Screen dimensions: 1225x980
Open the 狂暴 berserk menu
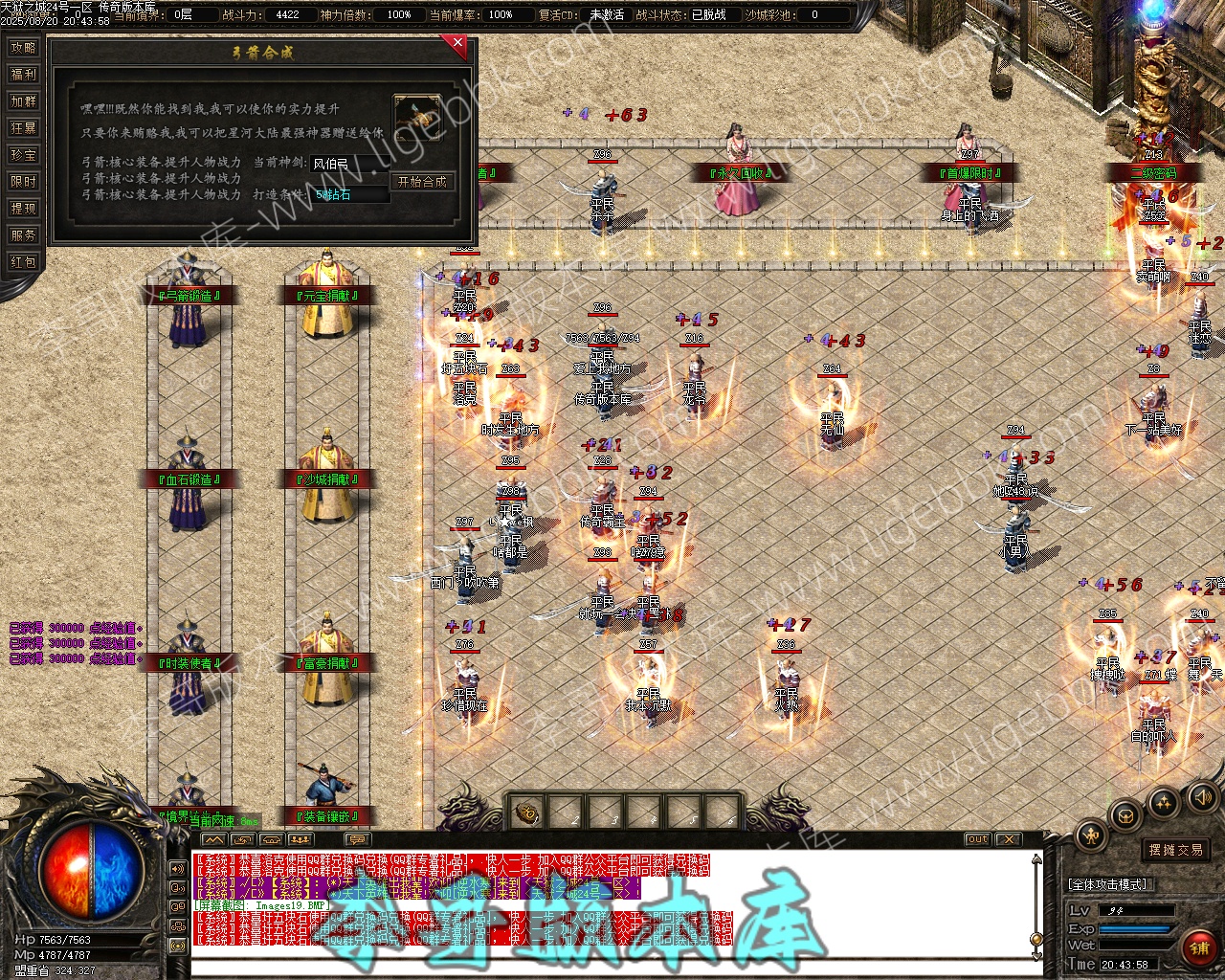23,128
